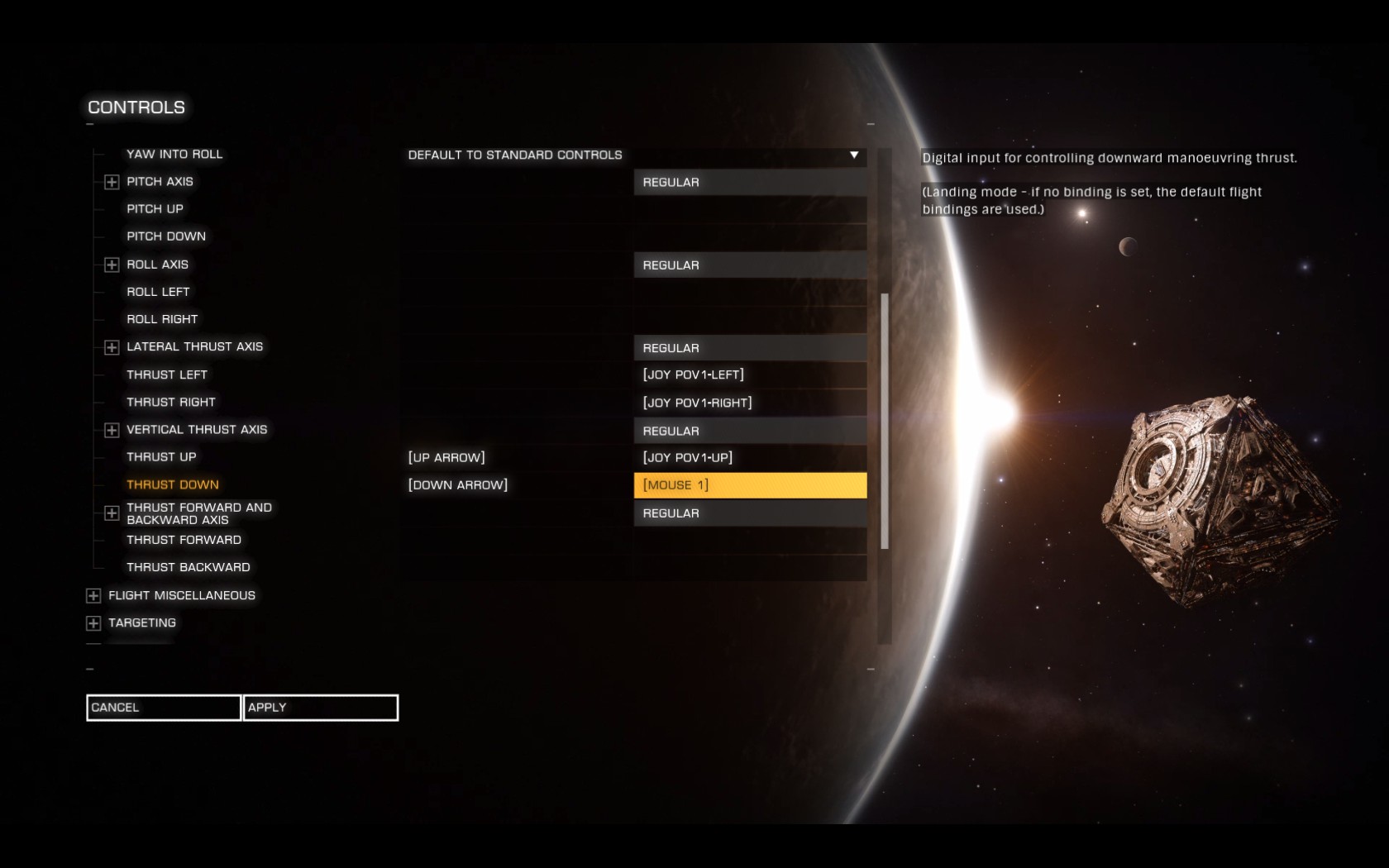The height and width of the screenshot is (868, 1389).
Task: Open the Default to Standard Controls dropdown
Action: (853, 155)
